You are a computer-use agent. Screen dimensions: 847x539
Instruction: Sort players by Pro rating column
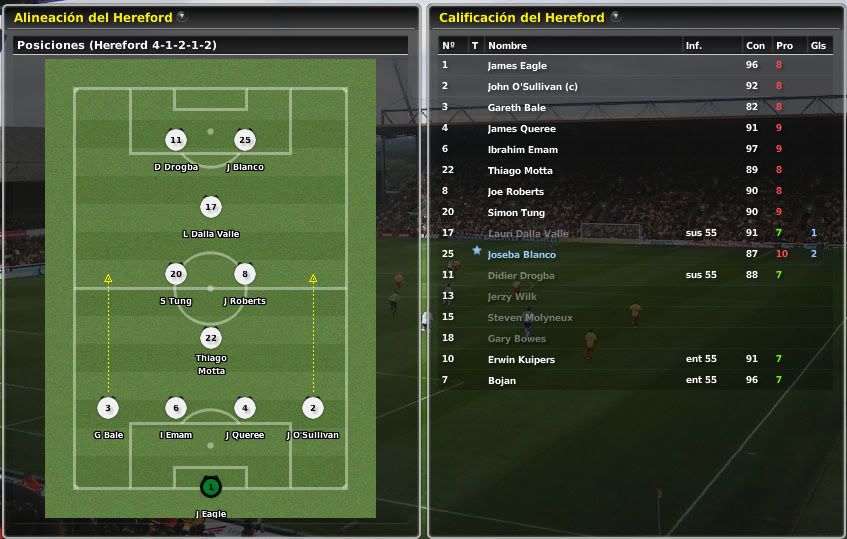(x=784, y=46)
